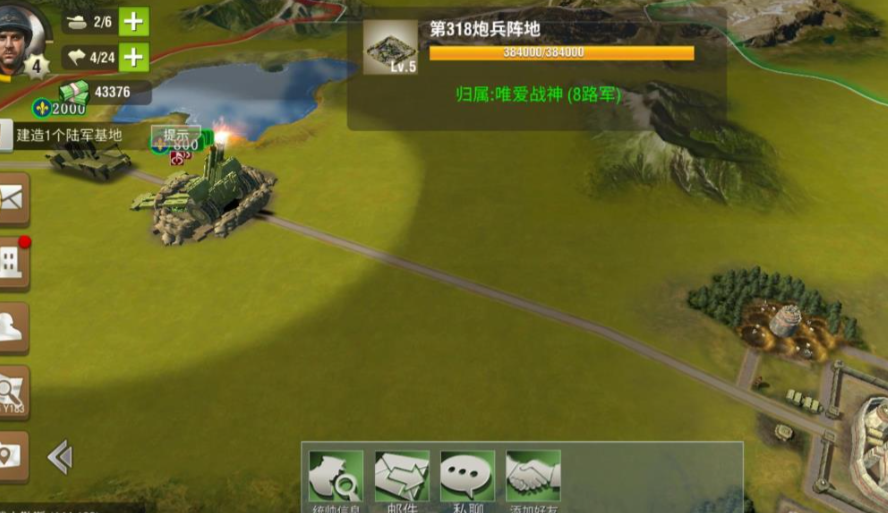View commander info (统帅信息)
The image size is (888, 513).
(336, 477)
